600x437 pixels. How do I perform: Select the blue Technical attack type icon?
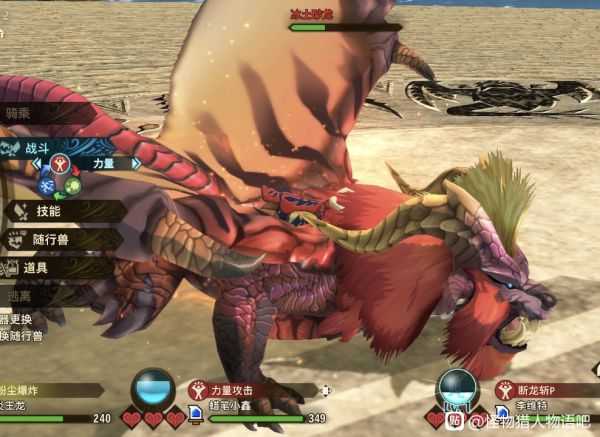point(46,185)
